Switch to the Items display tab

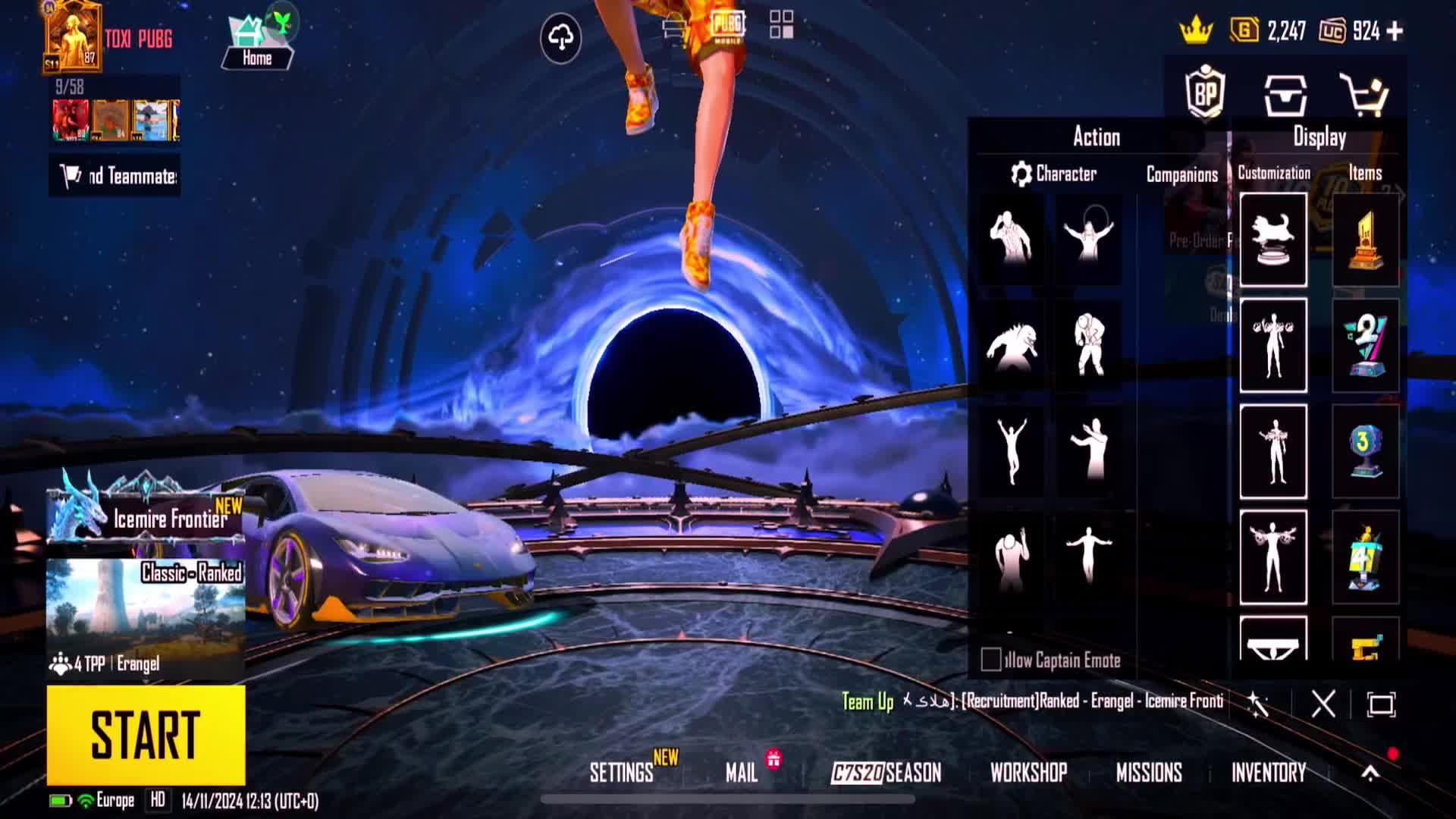coord(1365,174)
